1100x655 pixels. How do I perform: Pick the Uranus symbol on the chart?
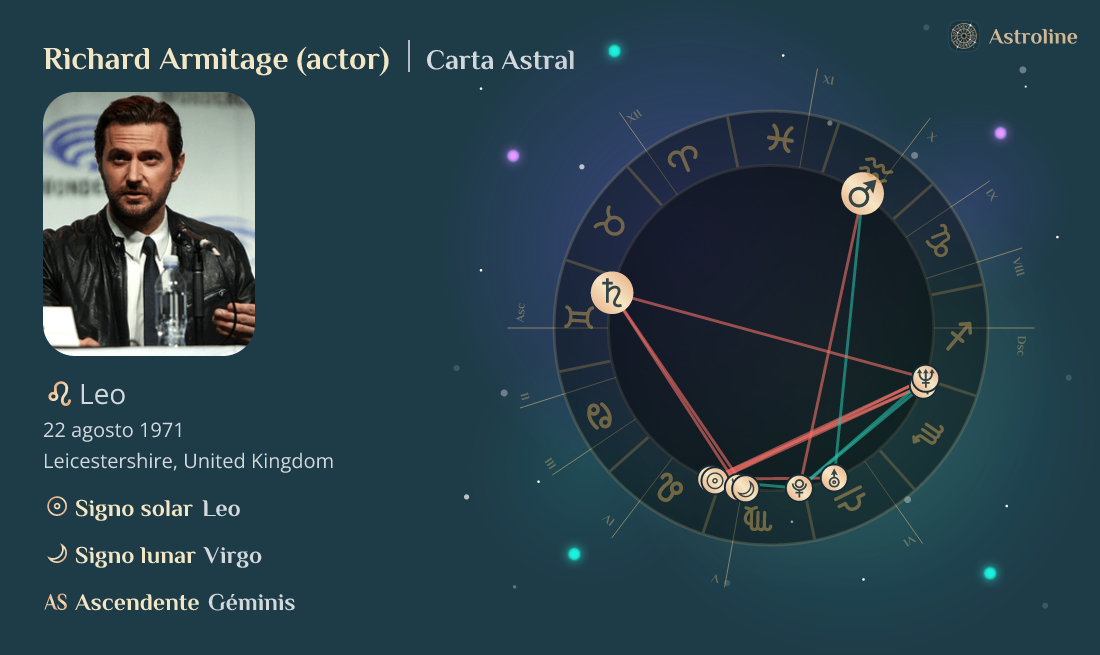coord(835,478)
